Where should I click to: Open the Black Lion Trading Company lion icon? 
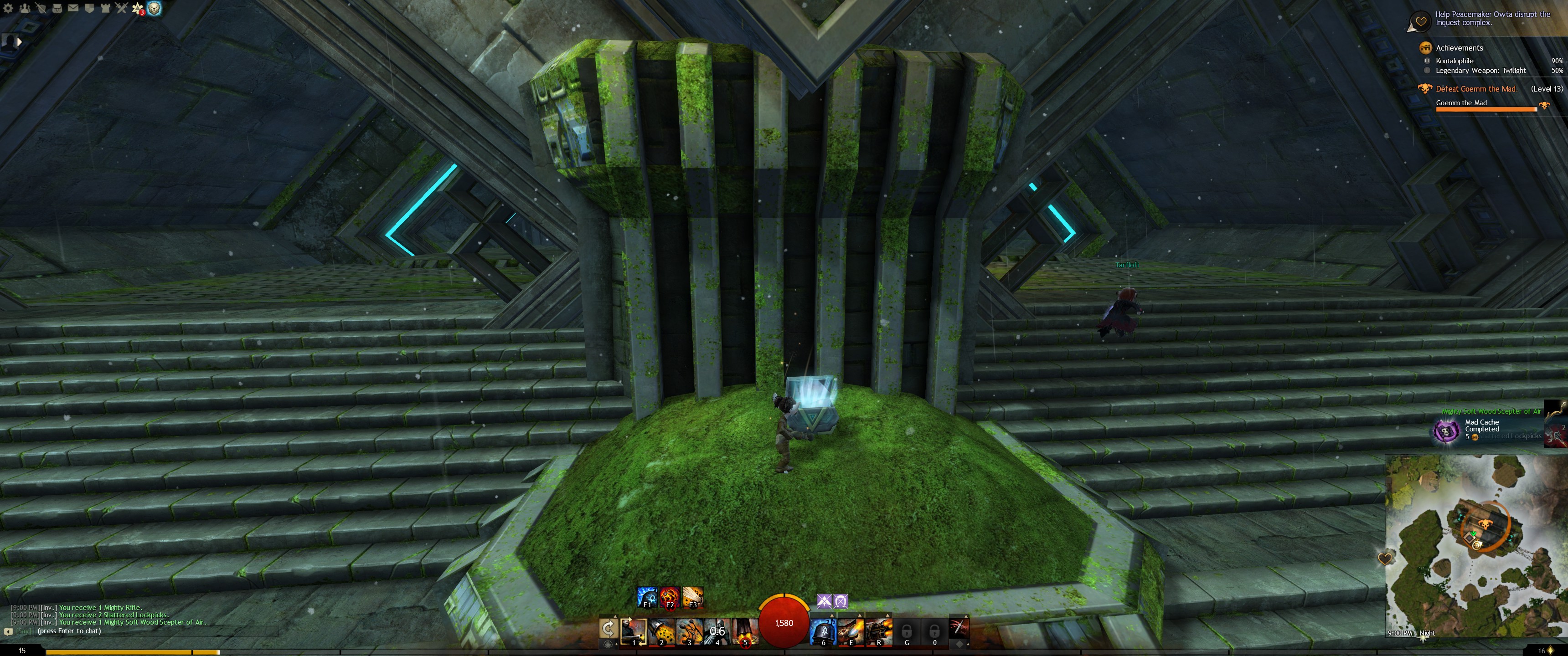coord(155,8)
